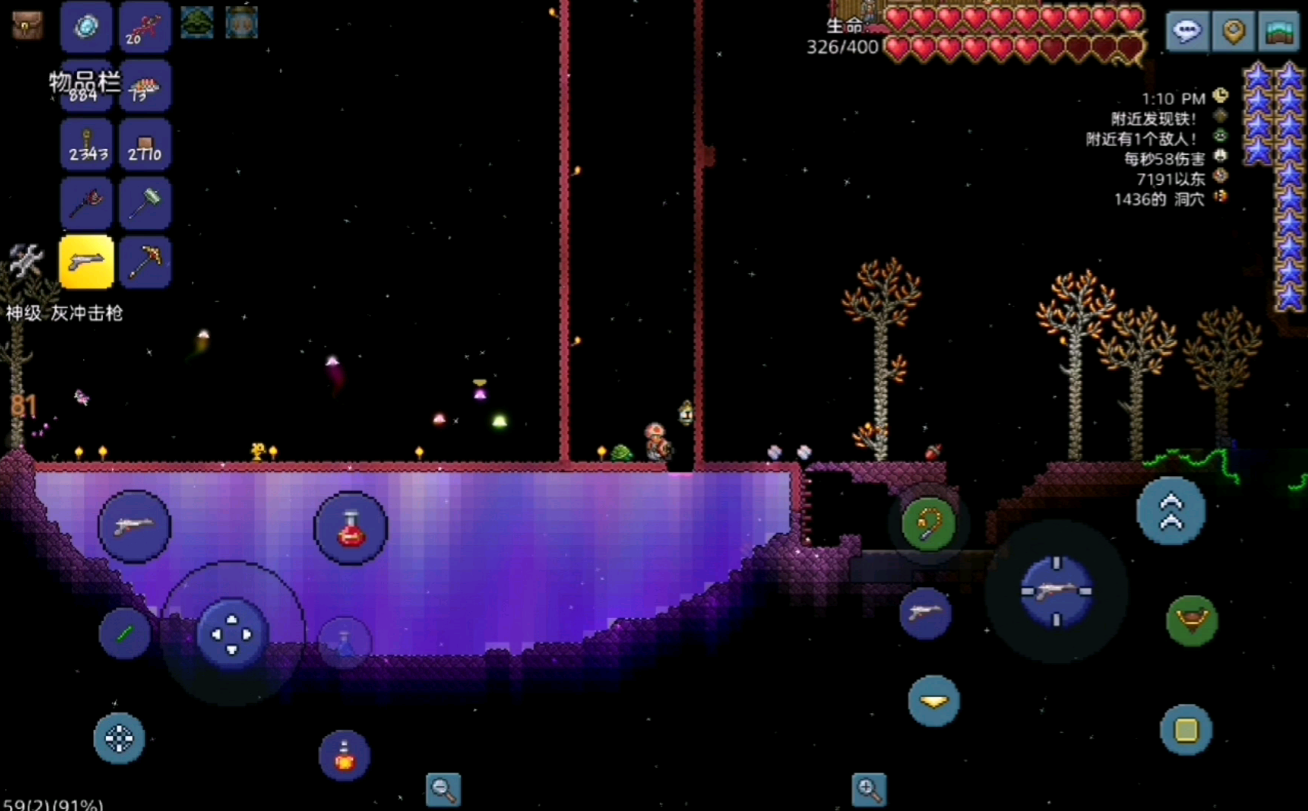Select the magic mirror hotbar slot
Viewport: 1308px width, 811px height.
click(x=86, y=27)
